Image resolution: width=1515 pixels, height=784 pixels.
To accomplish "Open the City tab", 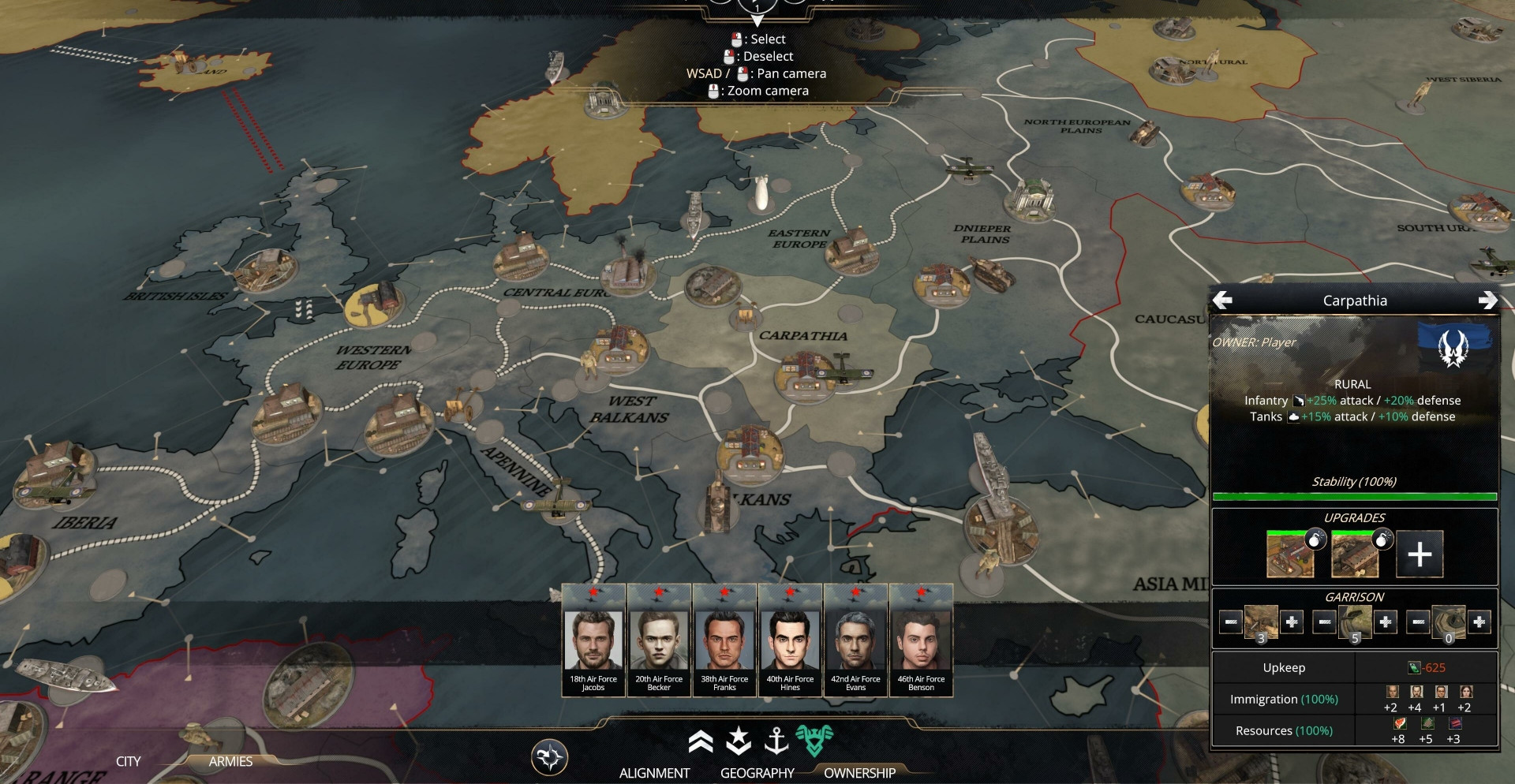I will click(128, 761).
